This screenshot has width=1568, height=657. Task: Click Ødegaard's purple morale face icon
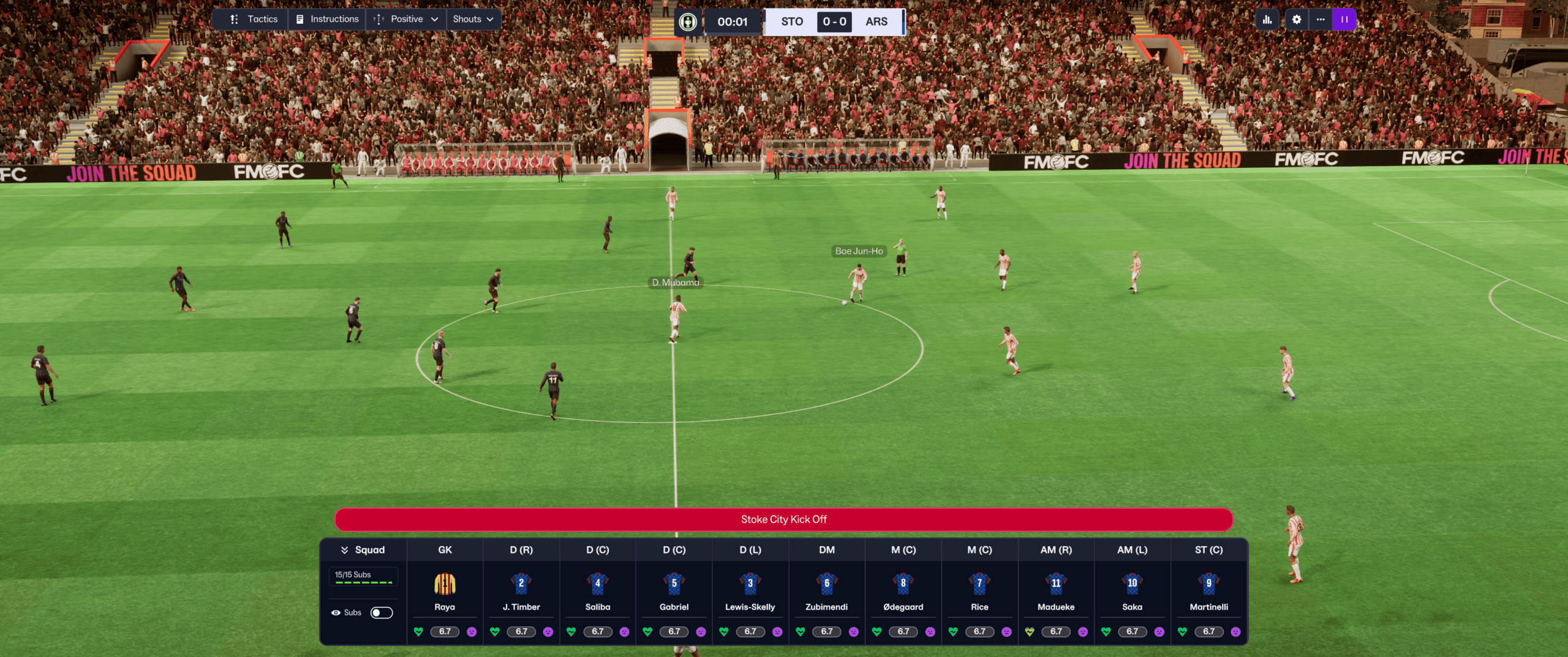[930, 631]
